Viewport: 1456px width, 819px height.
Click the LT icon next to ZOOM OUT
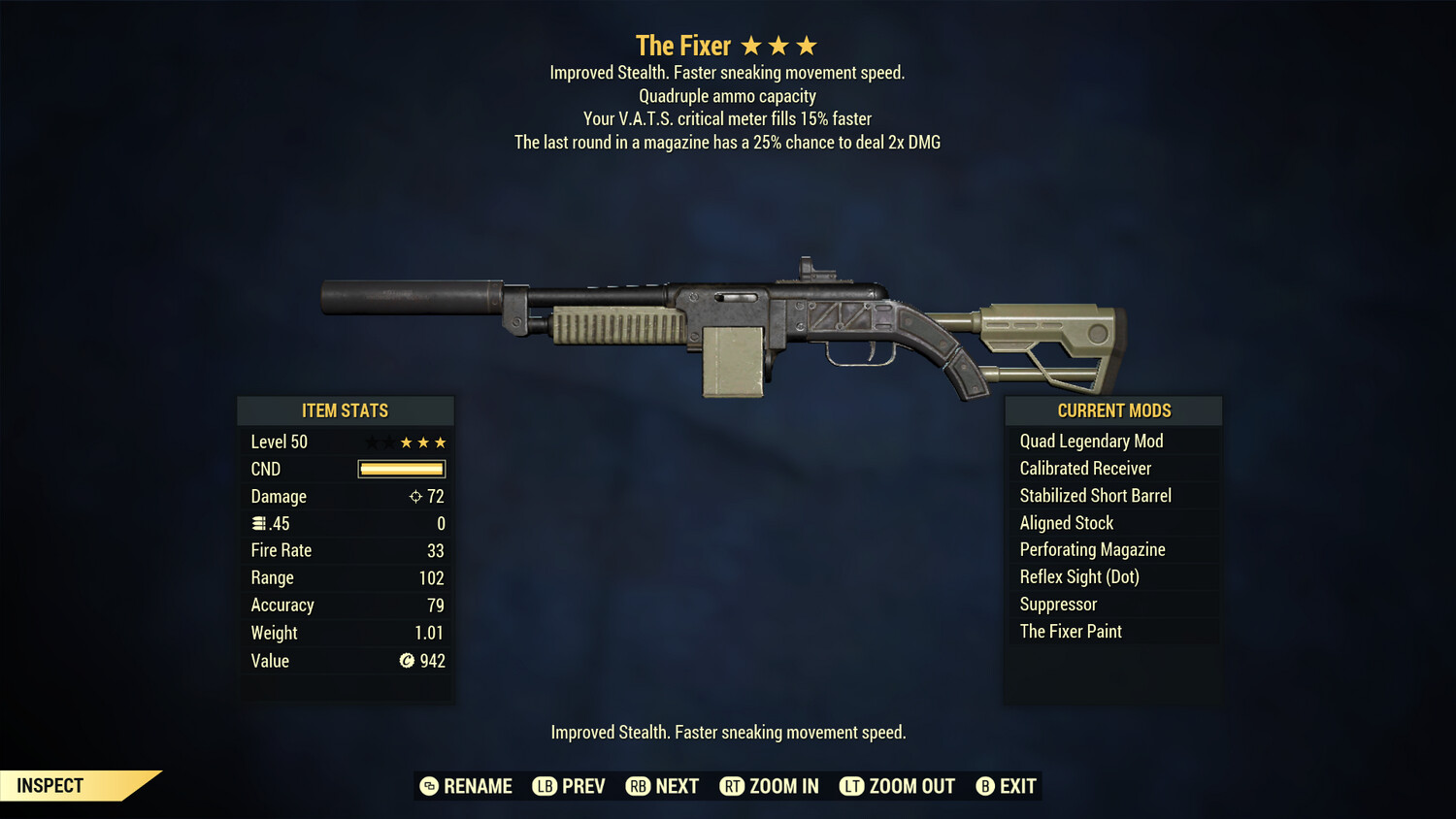tap(851, 786)
